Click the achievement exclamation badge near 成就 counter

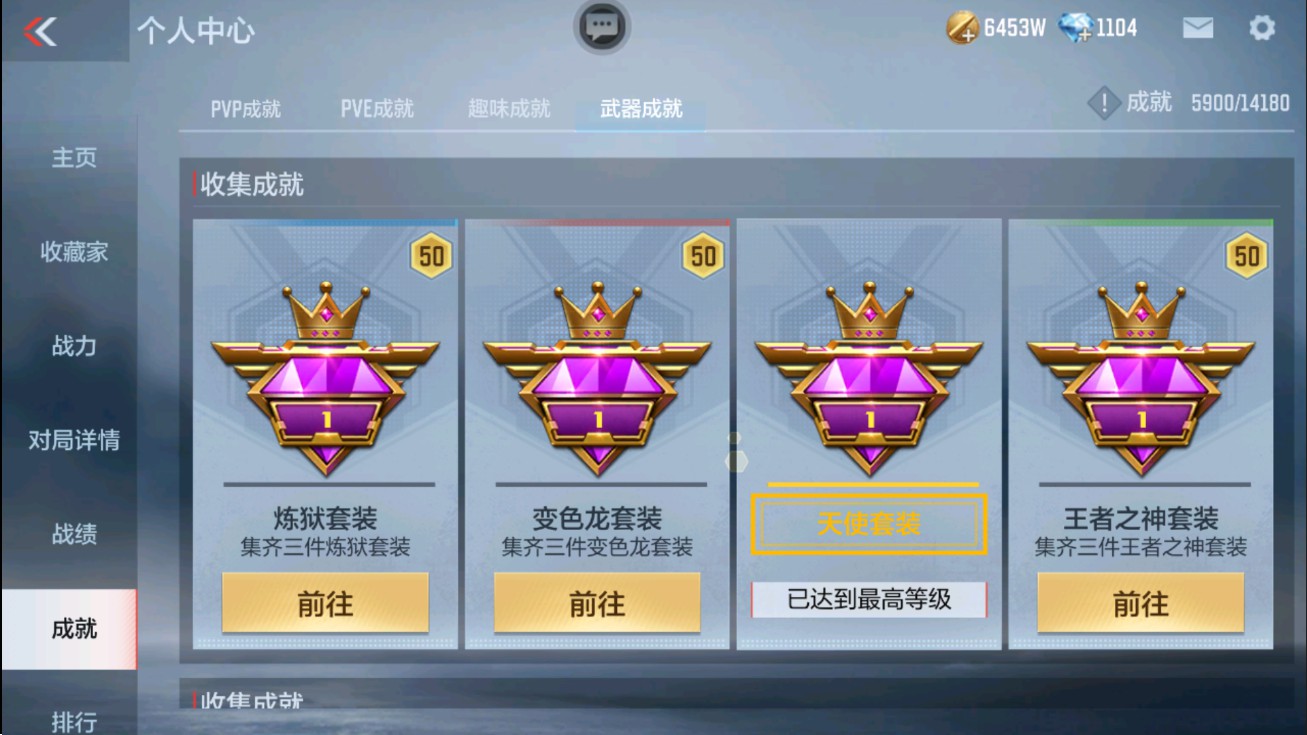[x=1103, y=100]
